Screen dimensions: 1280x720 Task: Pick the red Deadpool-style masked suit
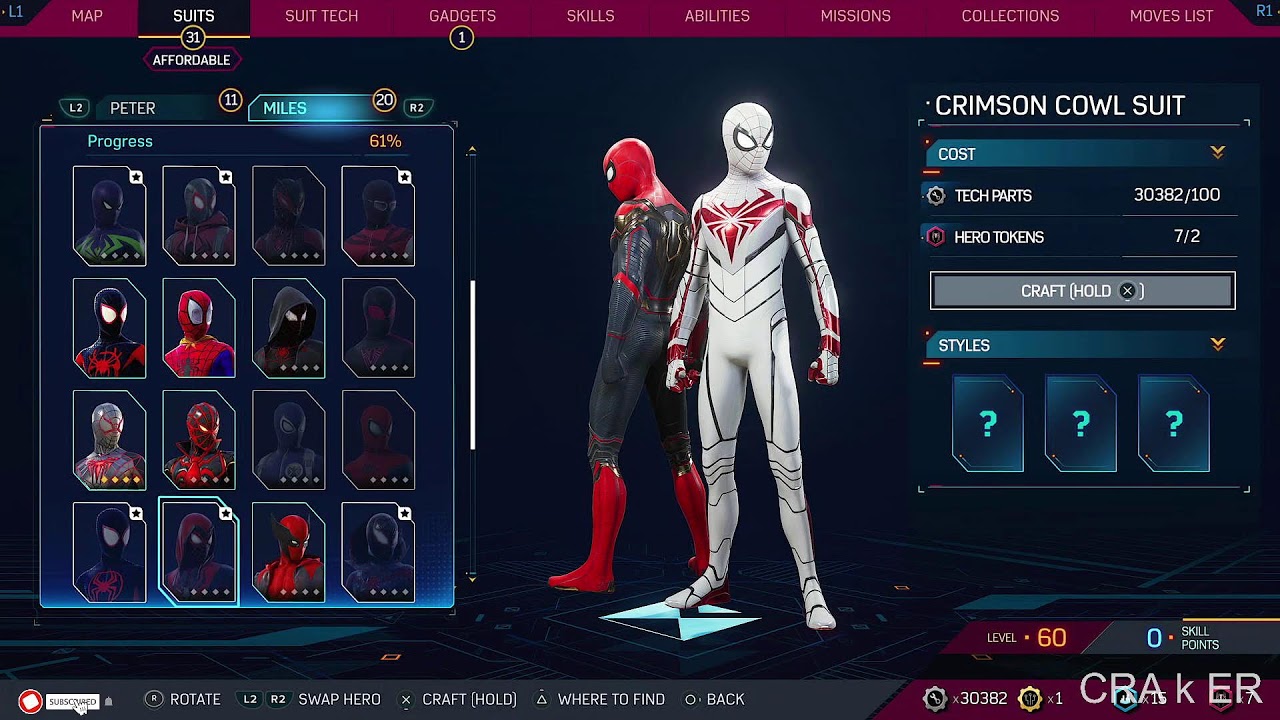click(288, 553)
